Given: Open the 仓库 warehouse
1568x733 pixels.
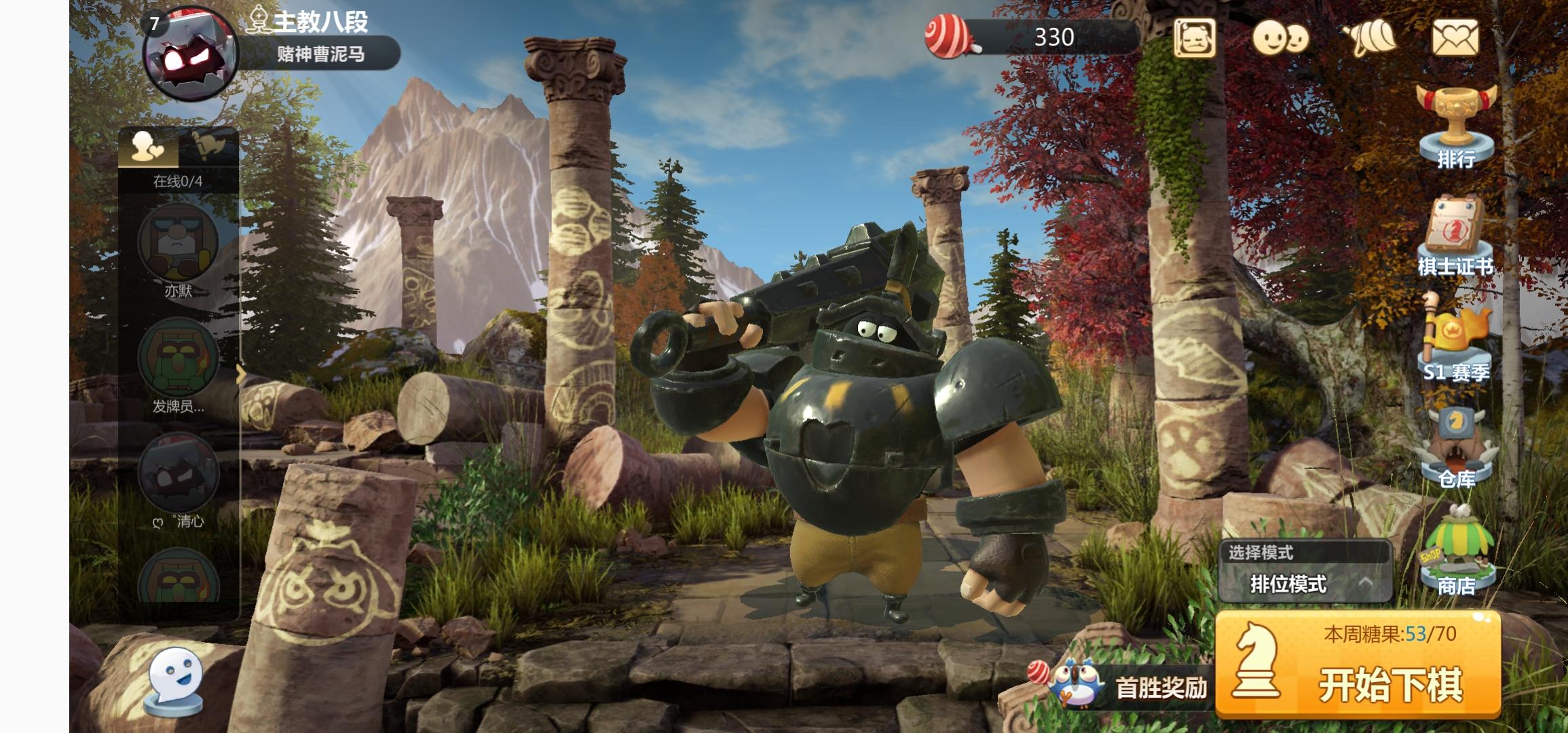Looking at the screenshot, I should click(1457, 448).
